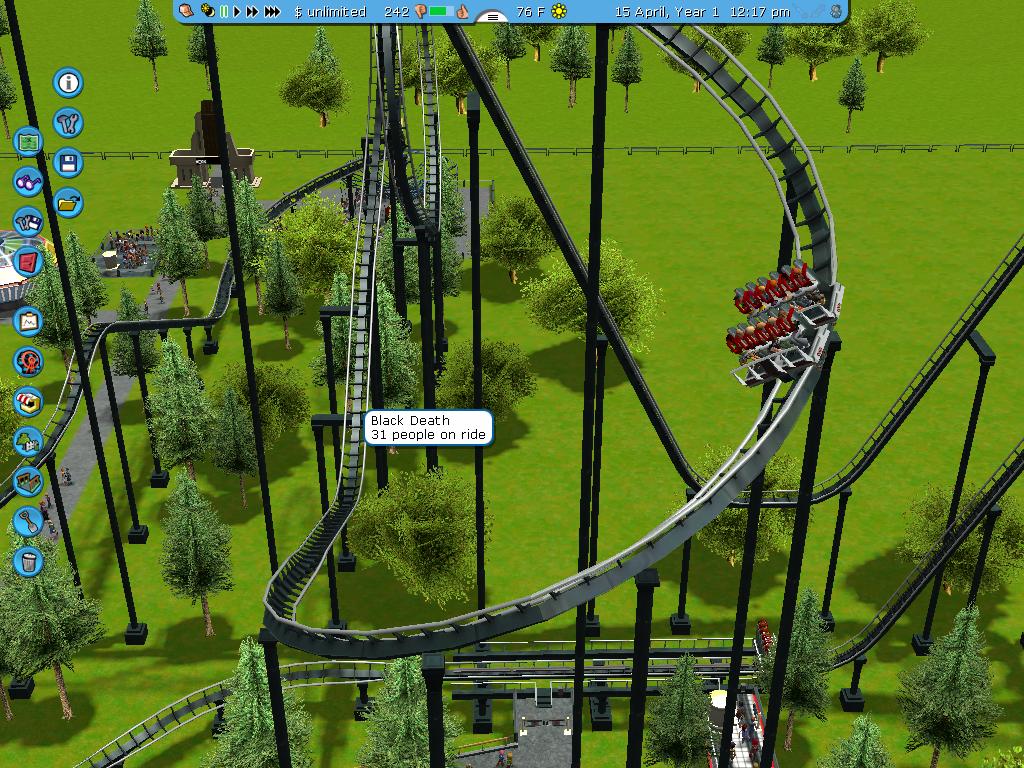This screenshot has width=1024, height=768.
Task: Open park management clipboard graph icon
Action: pos(28,321)
